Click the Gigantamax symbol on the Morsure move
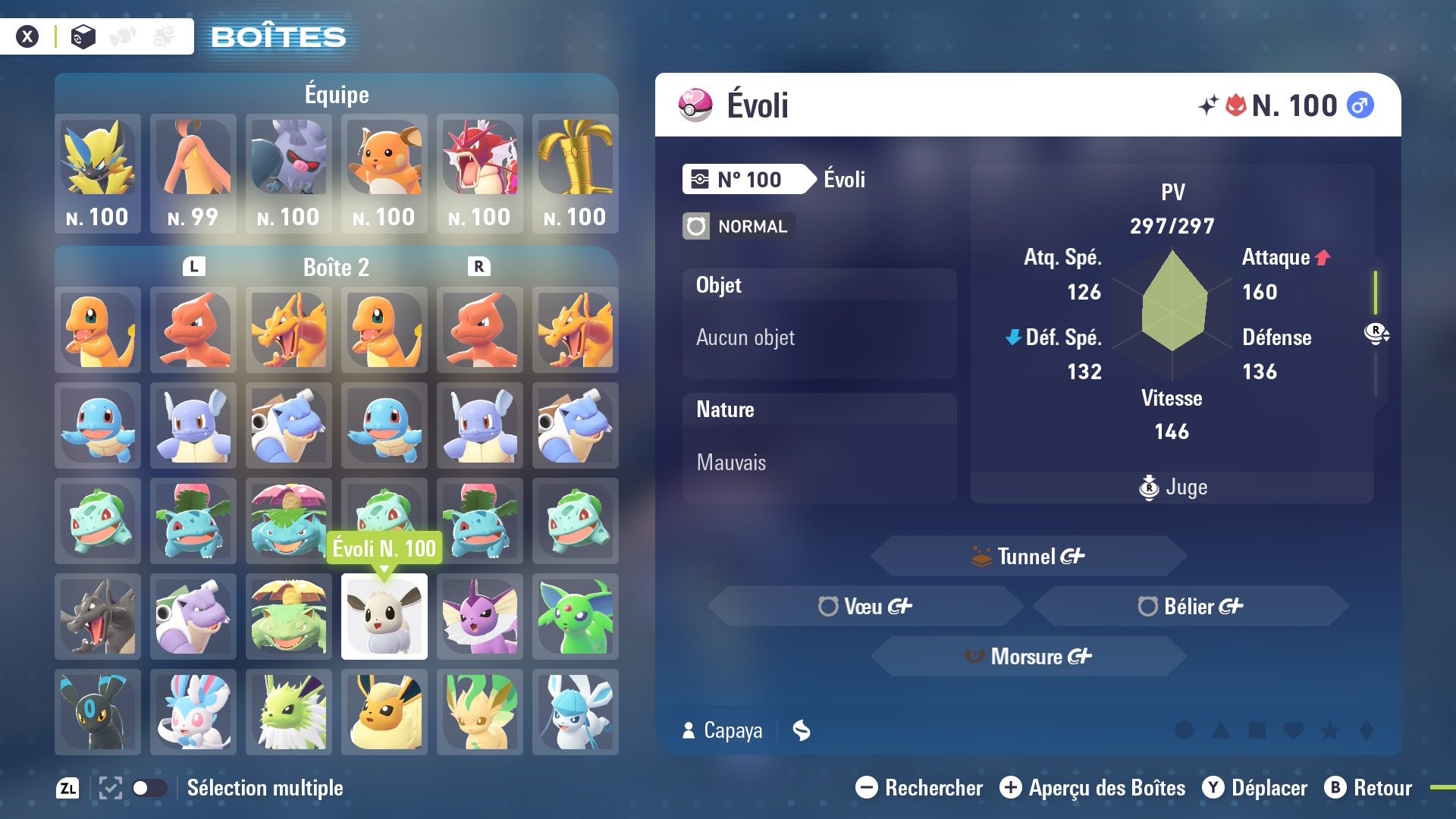This screenshot has width=1456, height=819. [1080, 657]
